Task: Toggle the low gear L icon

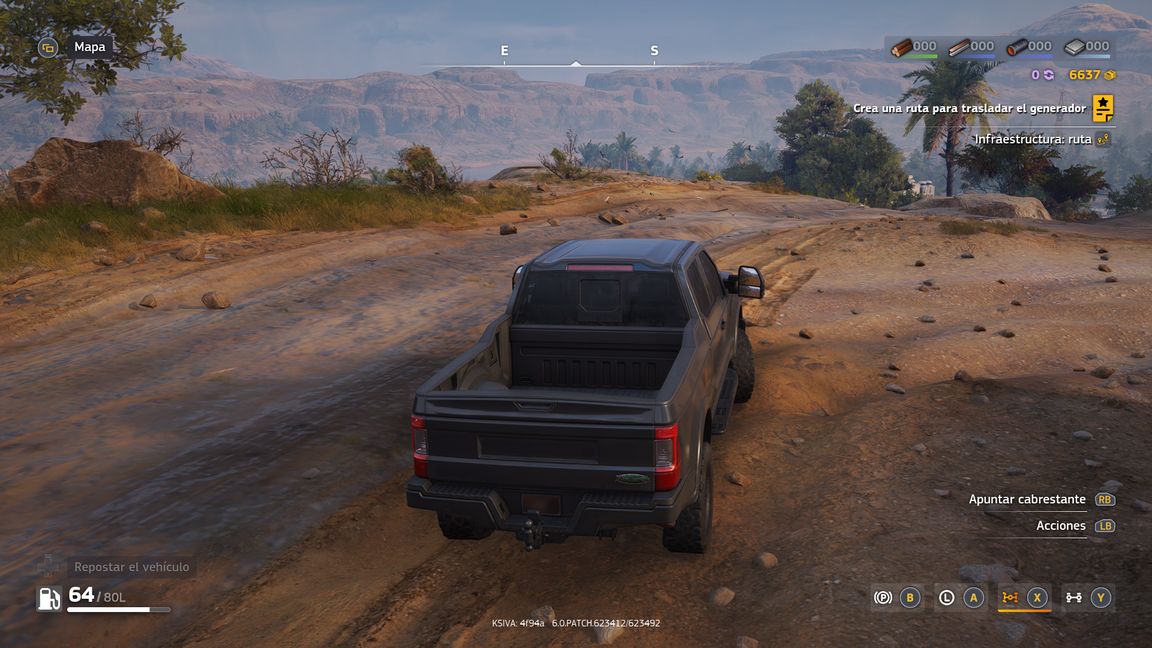Action: pyautogui.click(x=947, y=598)
